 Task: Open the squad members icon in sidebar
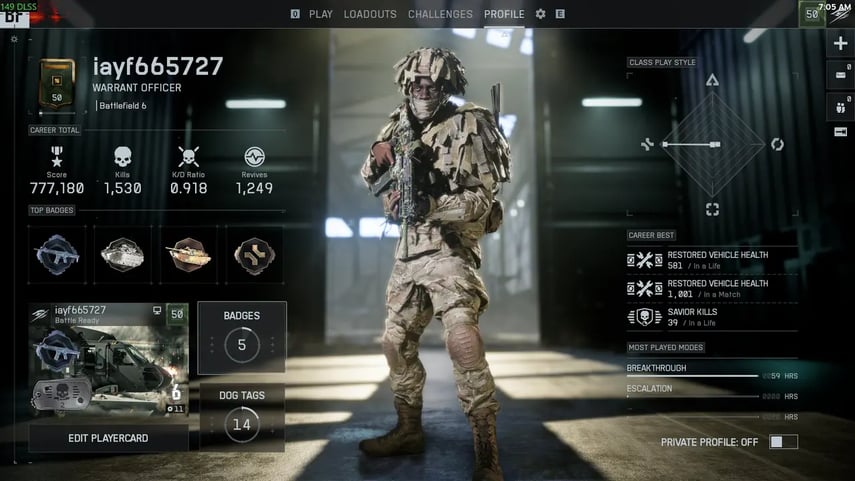click(x=840, y=103)
